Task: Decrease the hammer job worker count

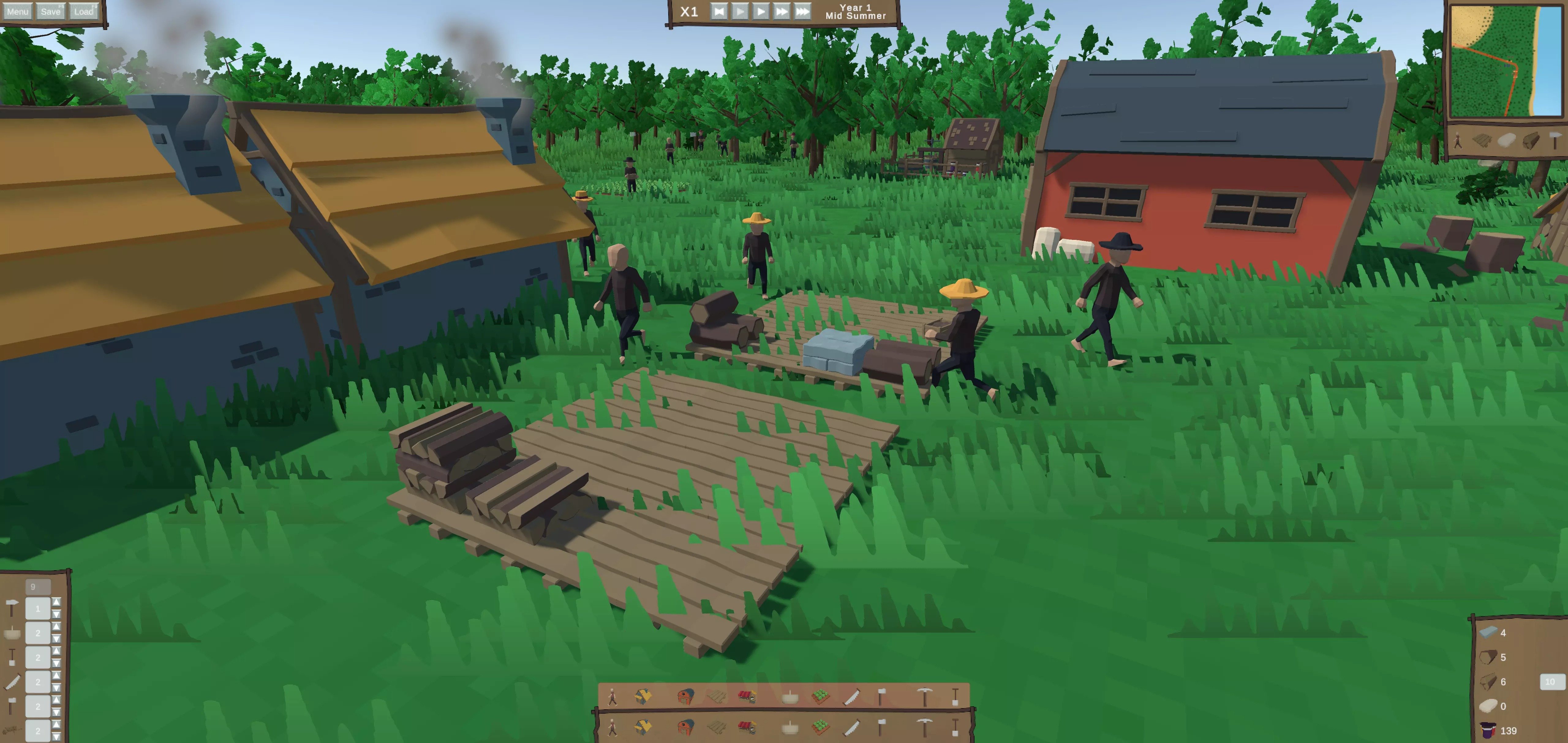Action: 57,614
